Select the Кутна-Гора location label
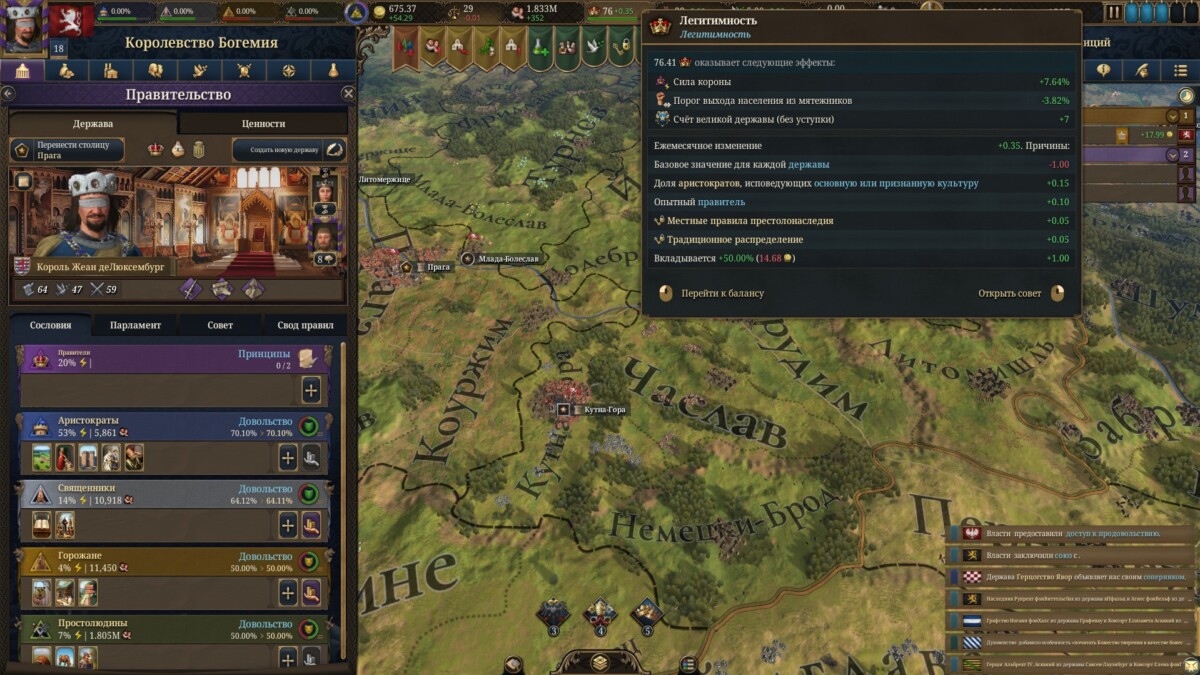 (x=605, y=410)
